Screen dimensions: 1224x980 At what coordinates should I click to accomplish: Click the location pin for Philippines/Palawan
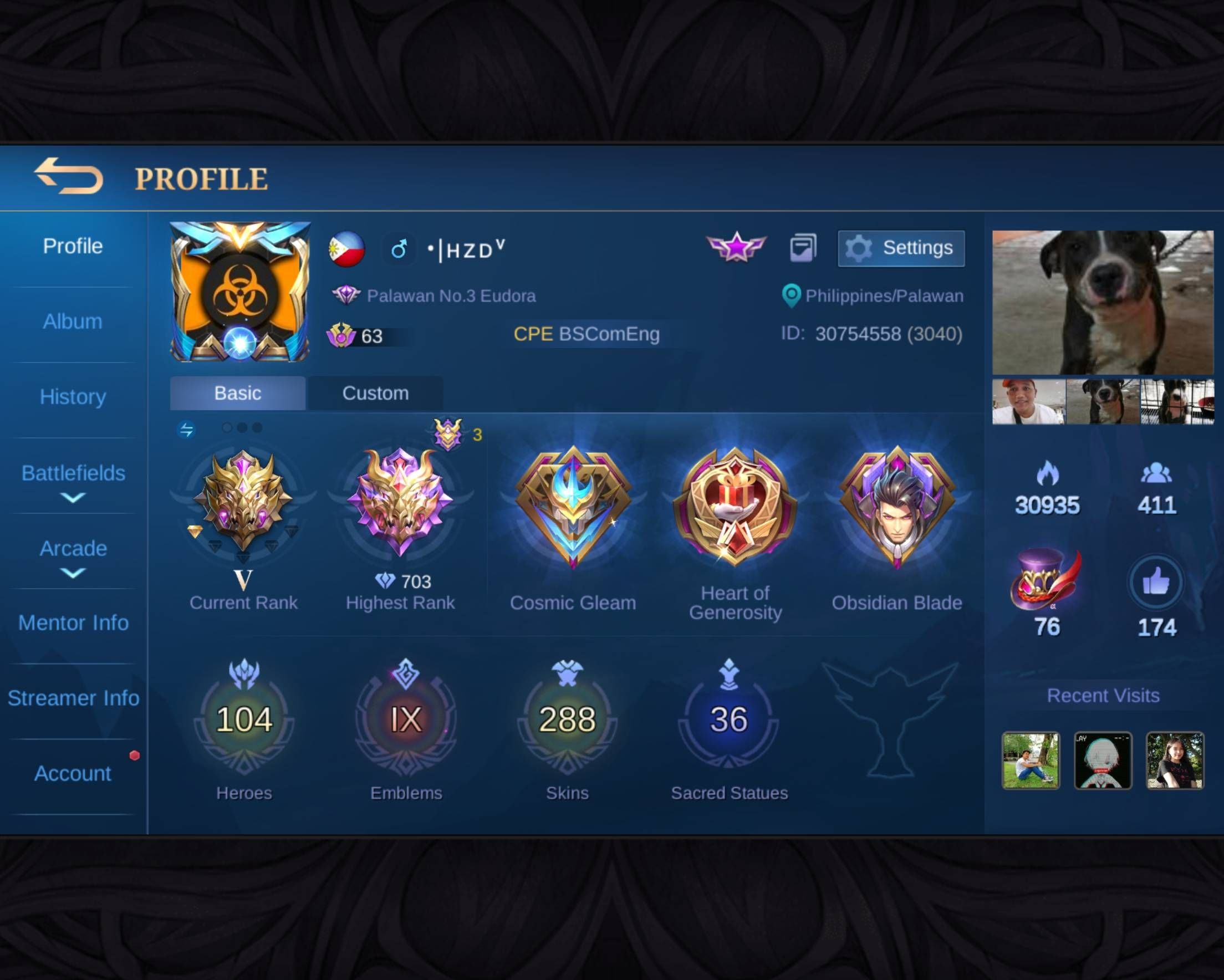point(790,296)
